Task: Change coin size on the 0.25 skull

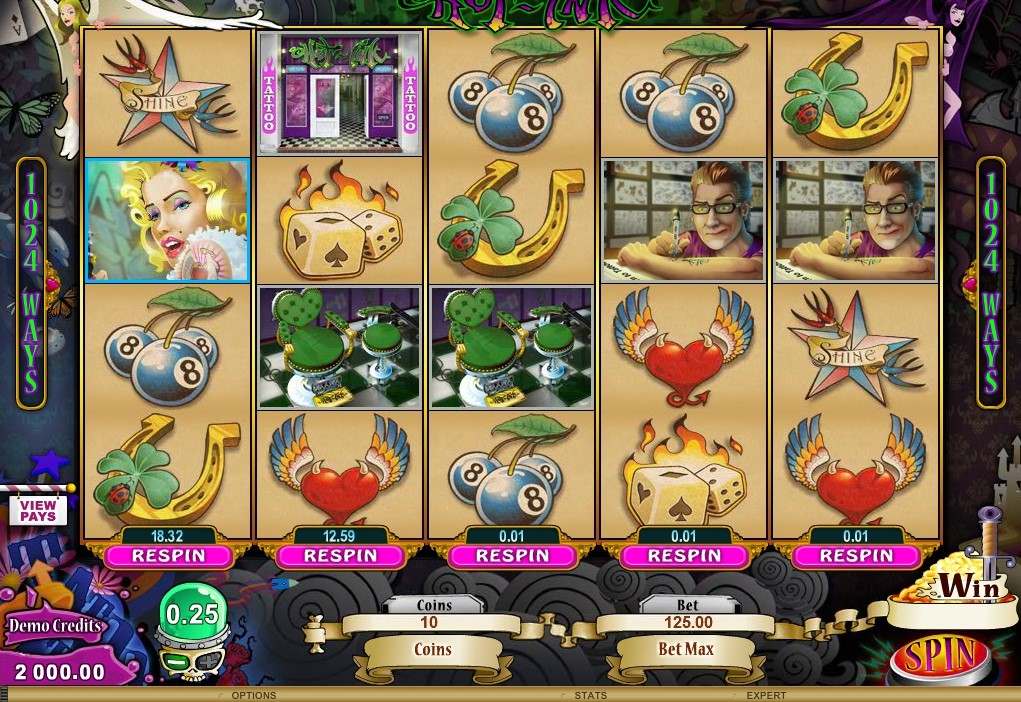Action: [x=192, y=614]
